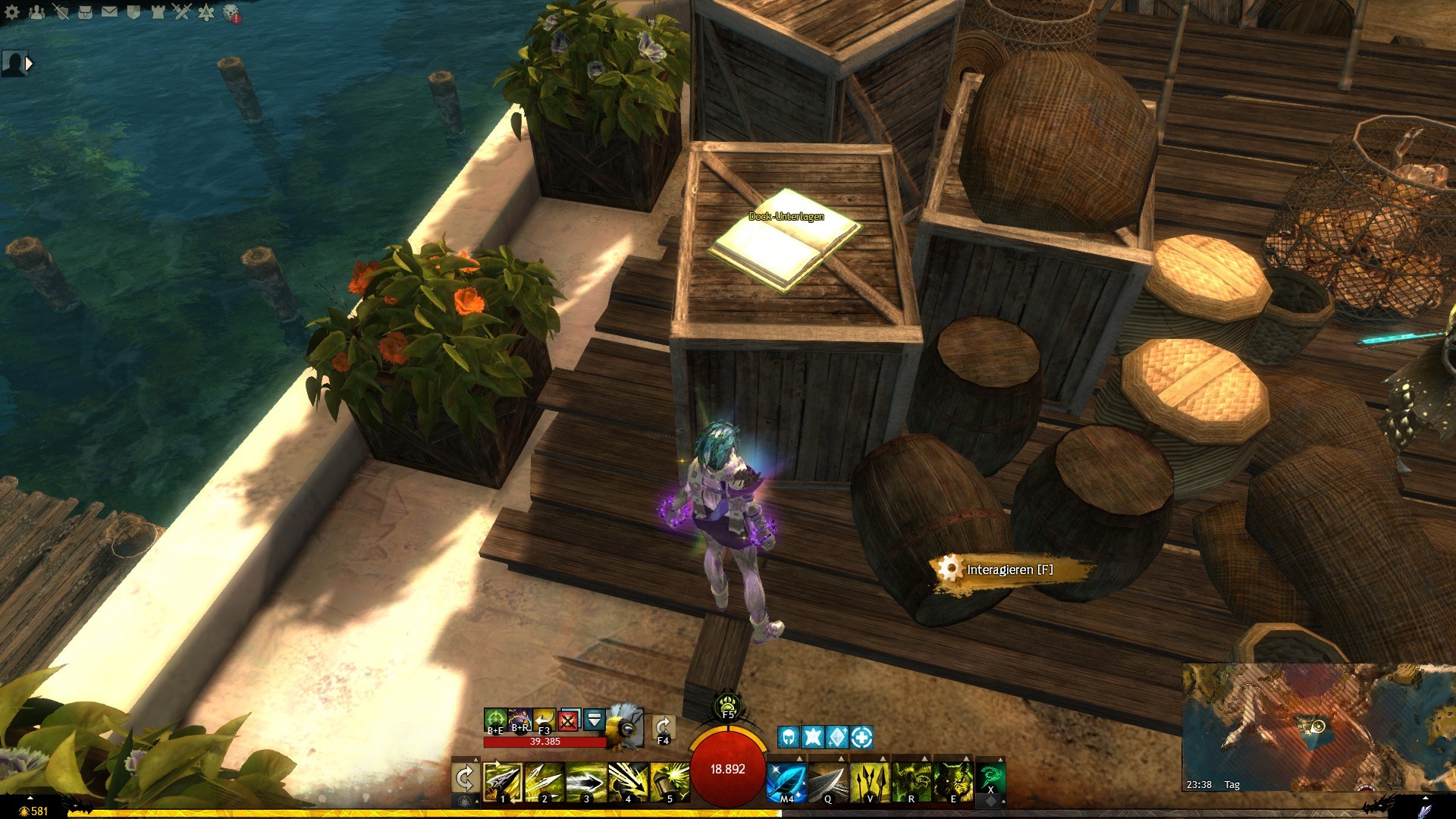1456x819 pixels.
Task: Open the inventory bag icon
Action: pyautogui.click(x=85, y=12)
